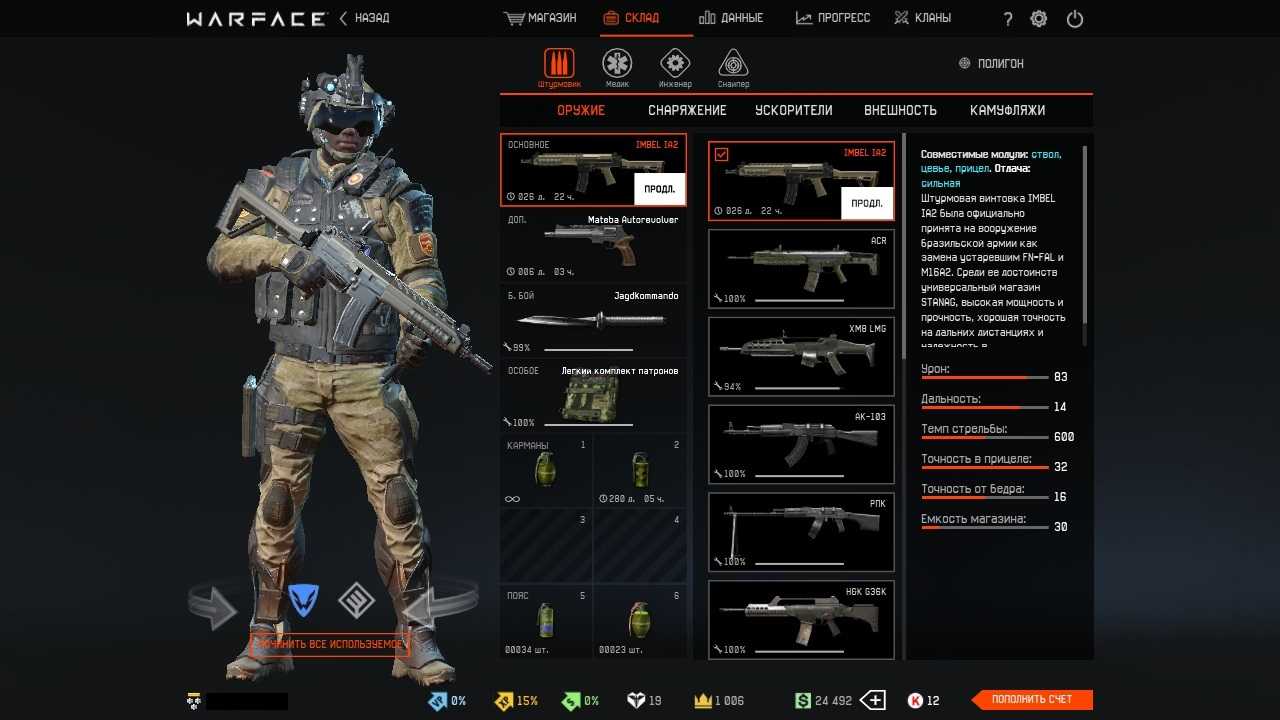Open settings via the gear icon
The height and width of the screenshot is (720, 1280).
coord(1039,19)
